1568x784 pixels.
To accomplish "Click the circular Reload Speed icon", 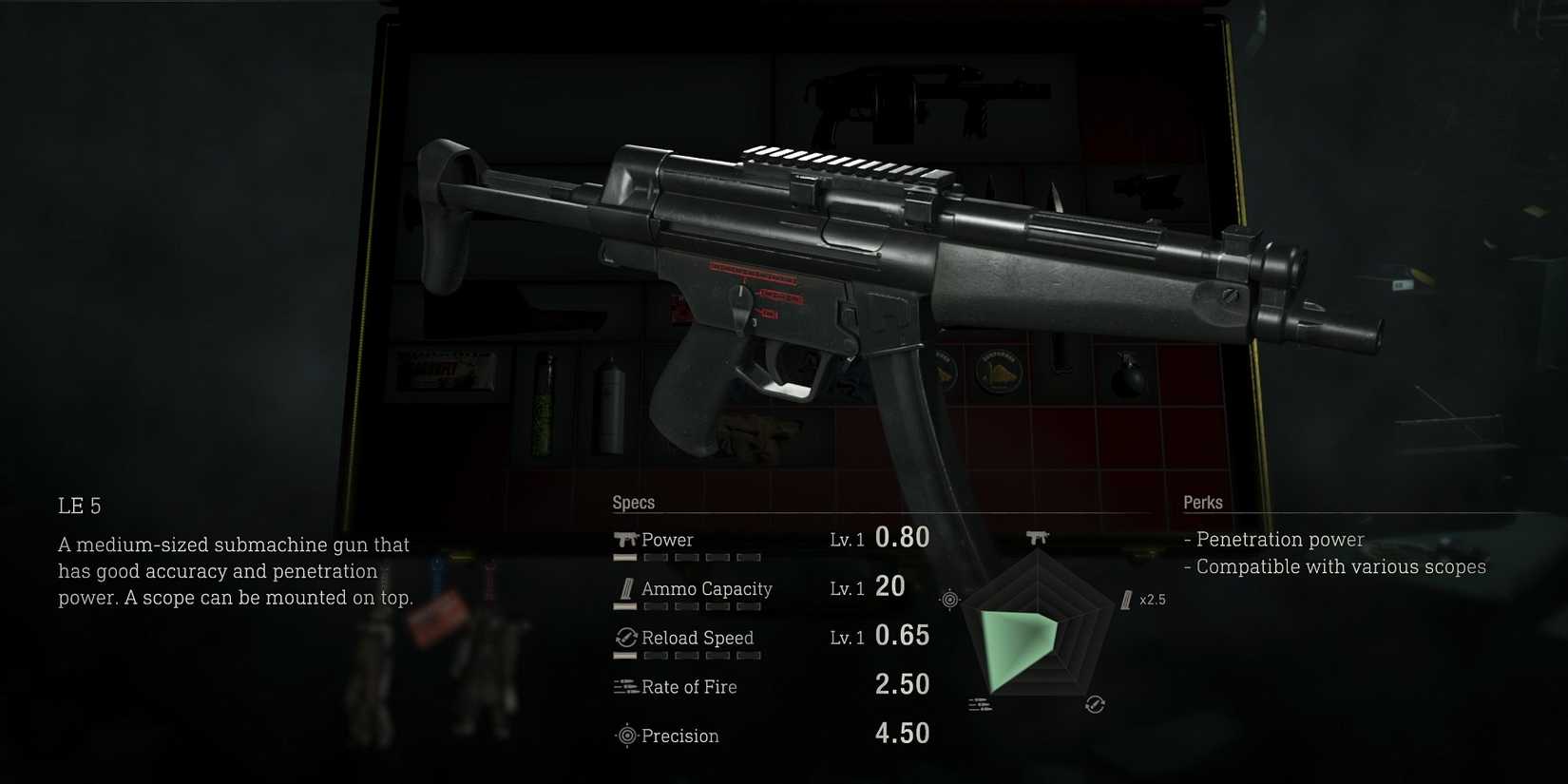I will point(626,638).
